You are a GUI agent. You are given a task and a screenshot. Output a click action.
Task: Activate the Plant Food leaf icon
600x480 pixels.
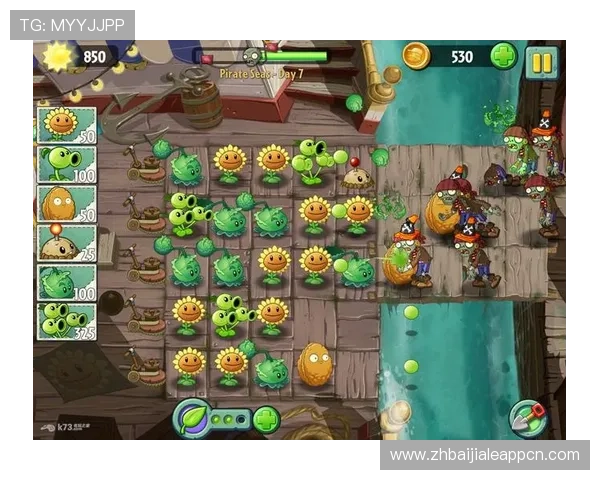click(x=192, y=417)
